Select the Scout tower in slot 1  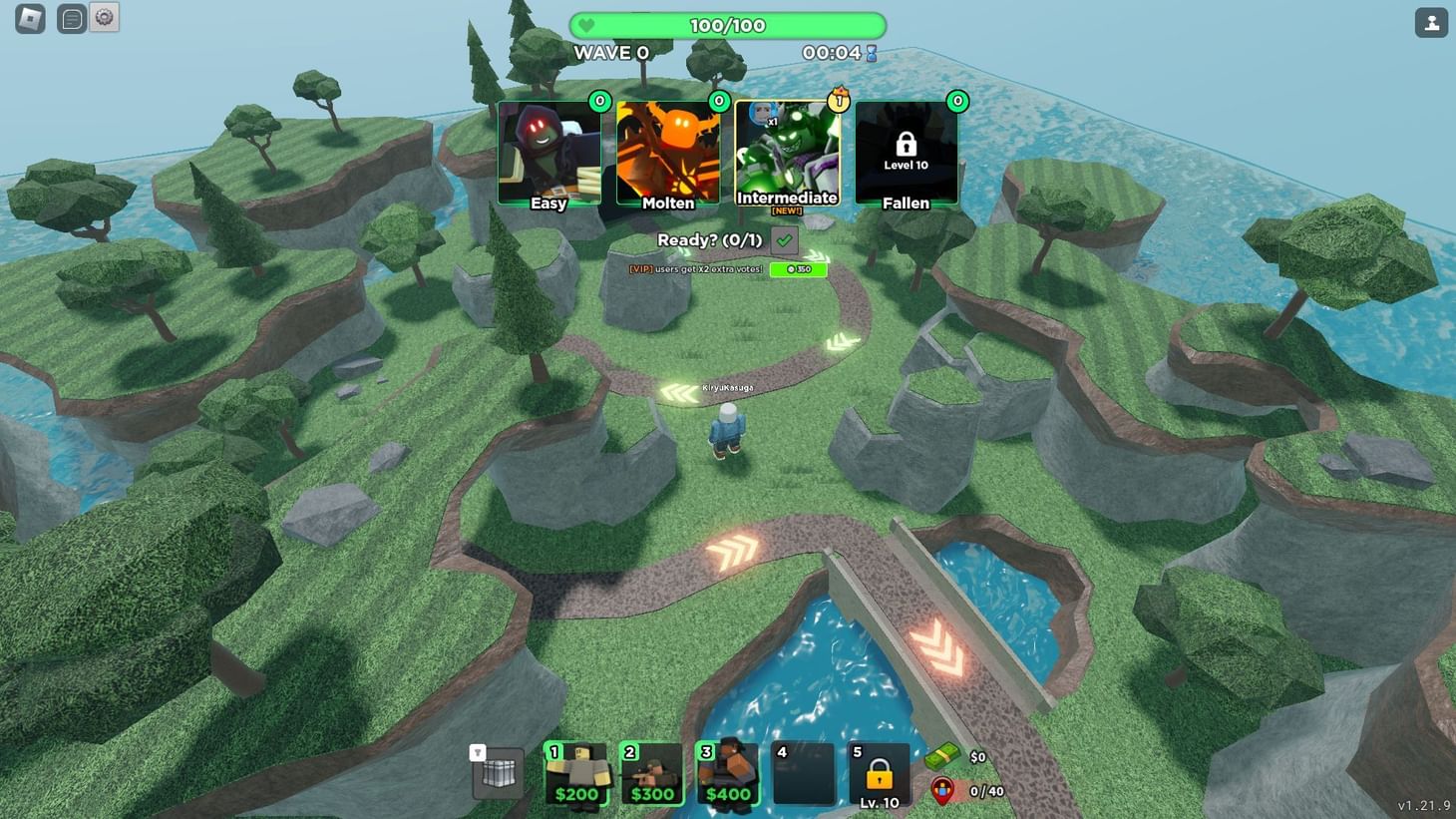(x=578, y=773)
